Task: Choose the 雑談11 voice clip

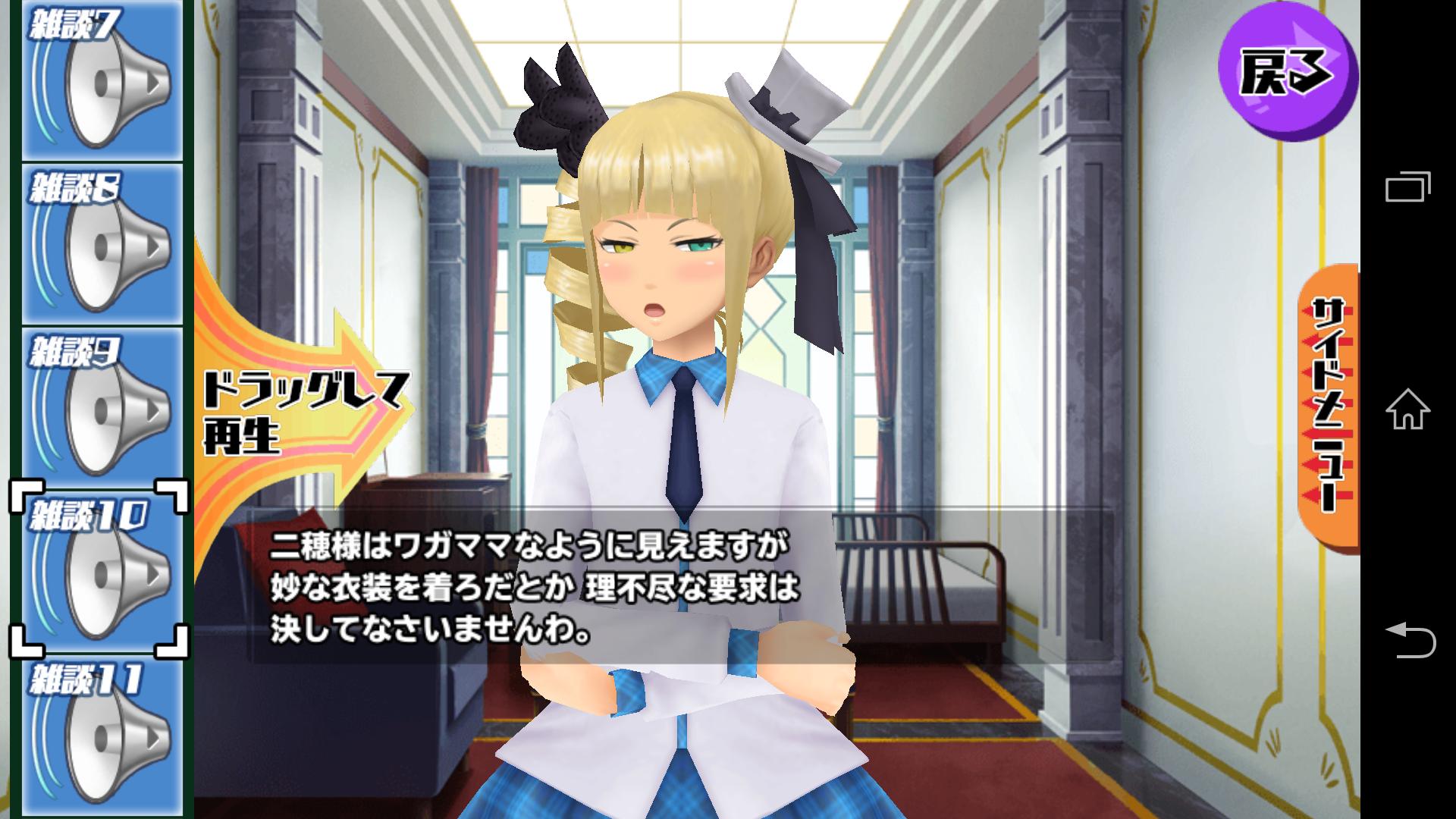Action: click(x=102, y=736)
